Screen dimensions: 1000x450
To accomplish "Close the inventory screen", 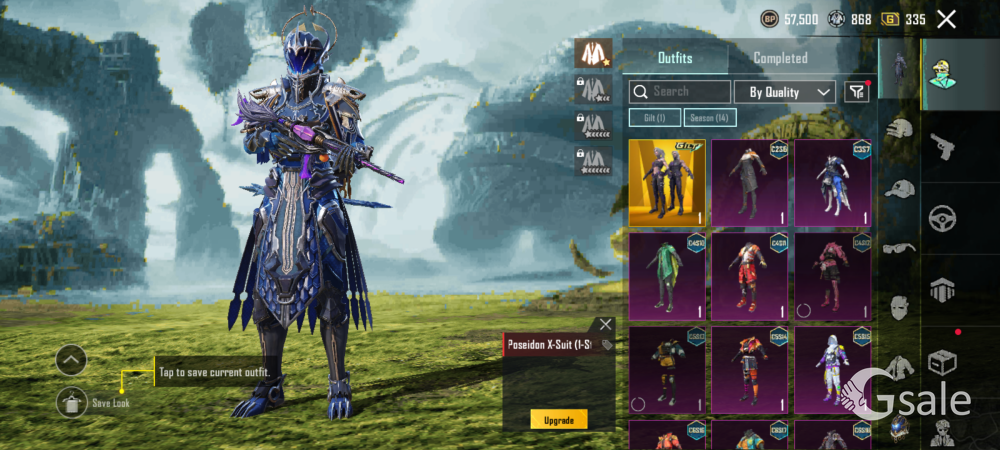I will click(x=946, y=19).
